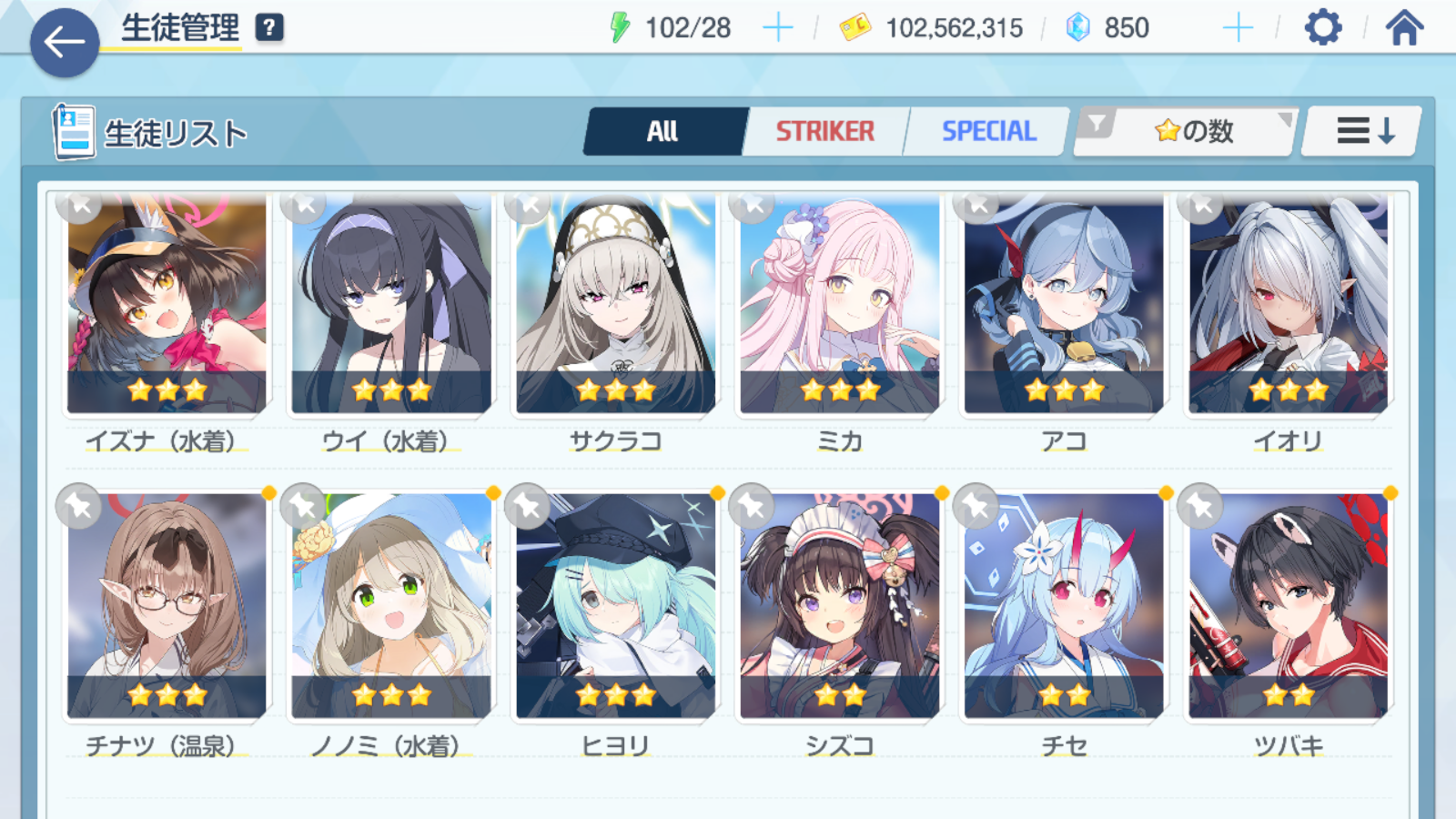Image resolution: width=1456 pixels, height=819 pixels.
Task: Select student サクラコ
Action: point(615,305)
